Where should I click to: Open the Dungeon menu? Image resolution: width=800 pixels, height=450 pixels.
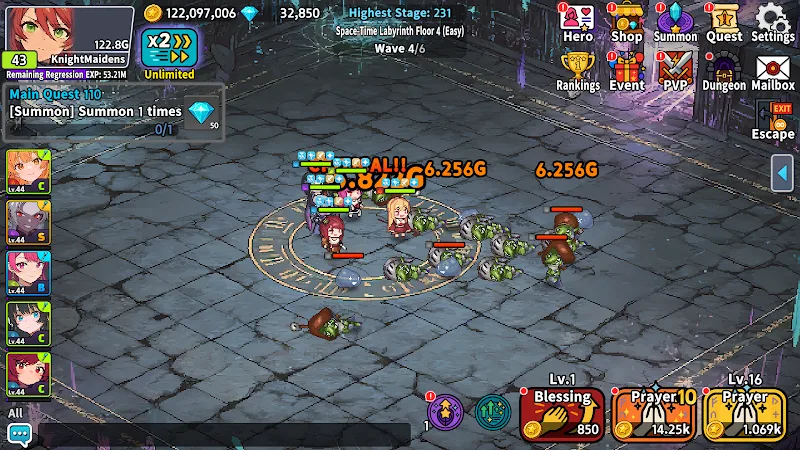[723, 72]
